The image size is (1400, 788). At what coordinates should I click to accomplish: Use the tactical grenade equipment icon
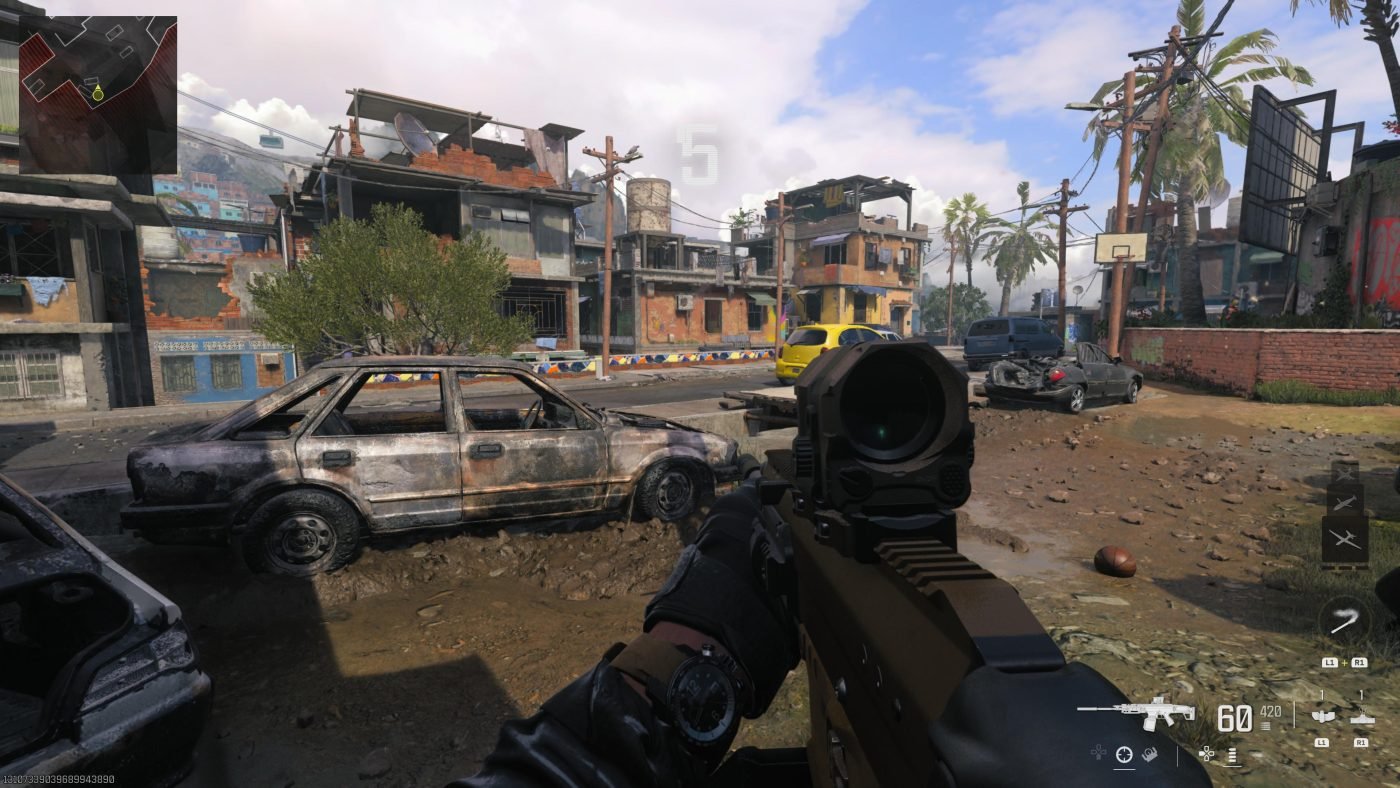(x=1323, y=716)
